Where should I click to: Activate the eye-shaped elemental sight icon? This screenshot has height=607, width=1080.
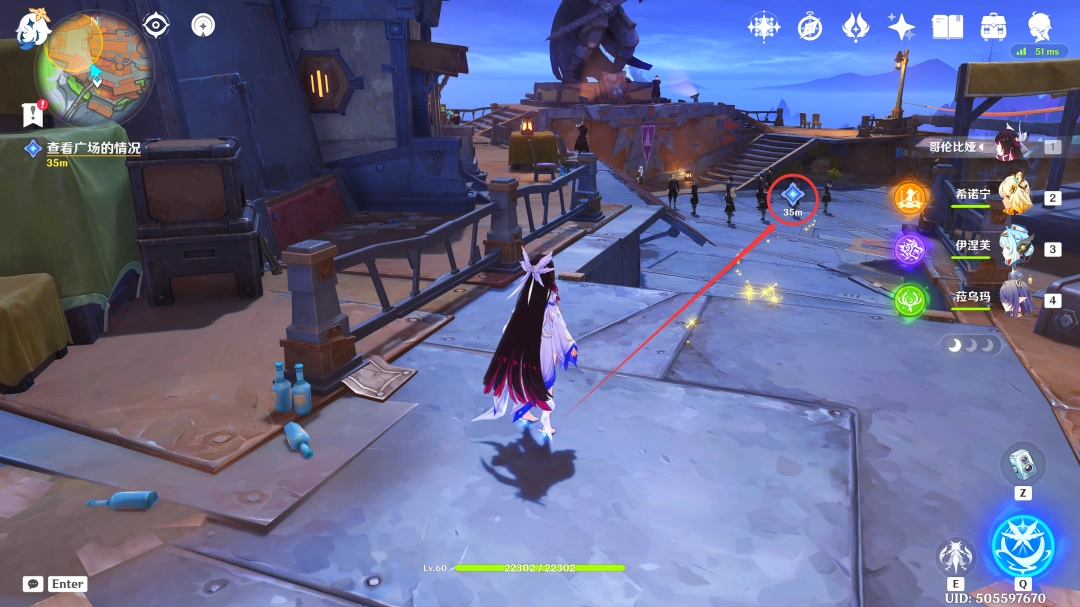(156, 25)
